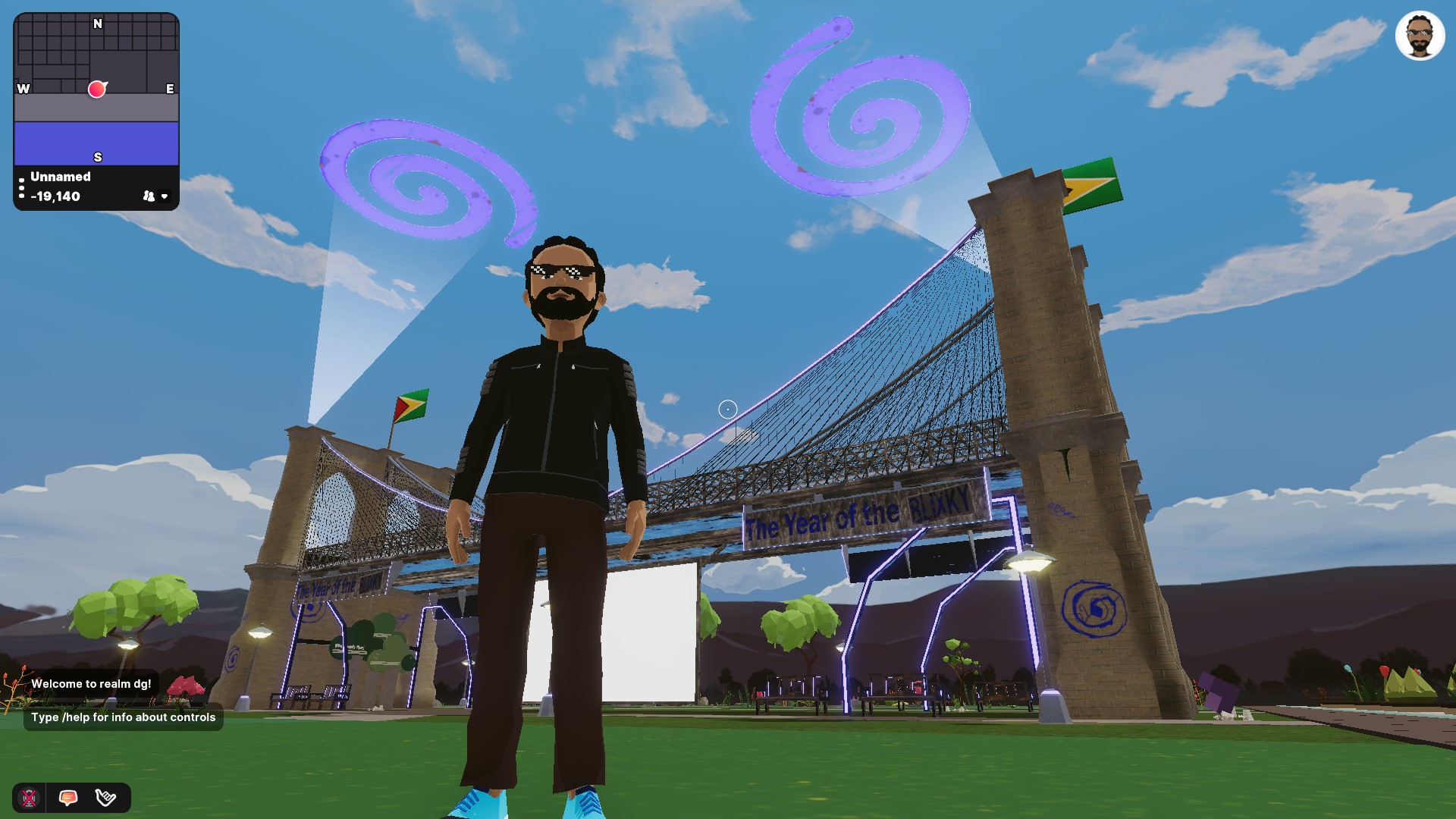Click the N compass label on the minimap
Image resolution: width=1456 pixels, height=819 pixels.
coord(96,24)
